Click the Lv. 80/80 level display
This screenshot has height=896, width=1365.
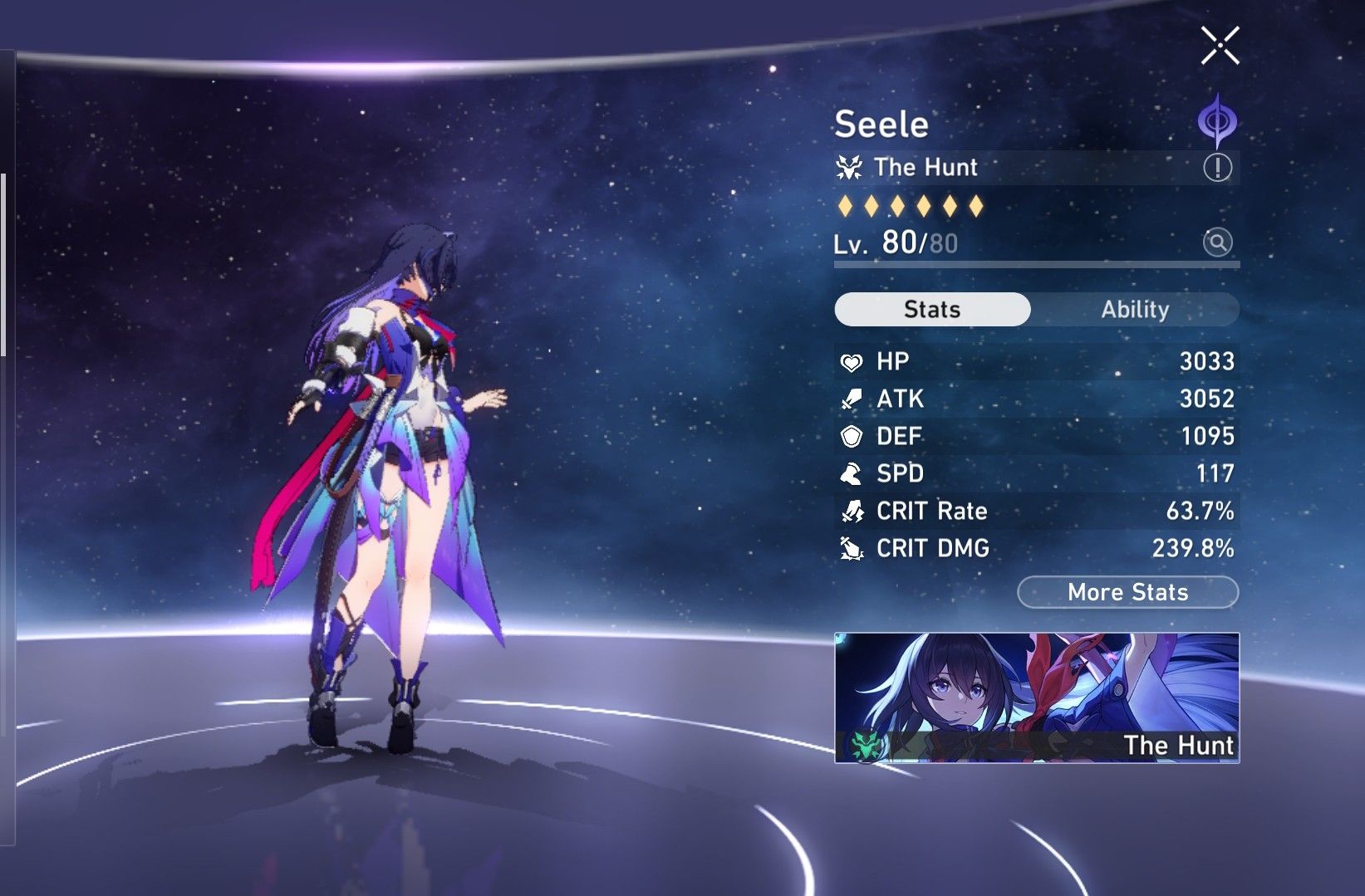[x=896, y=242]
